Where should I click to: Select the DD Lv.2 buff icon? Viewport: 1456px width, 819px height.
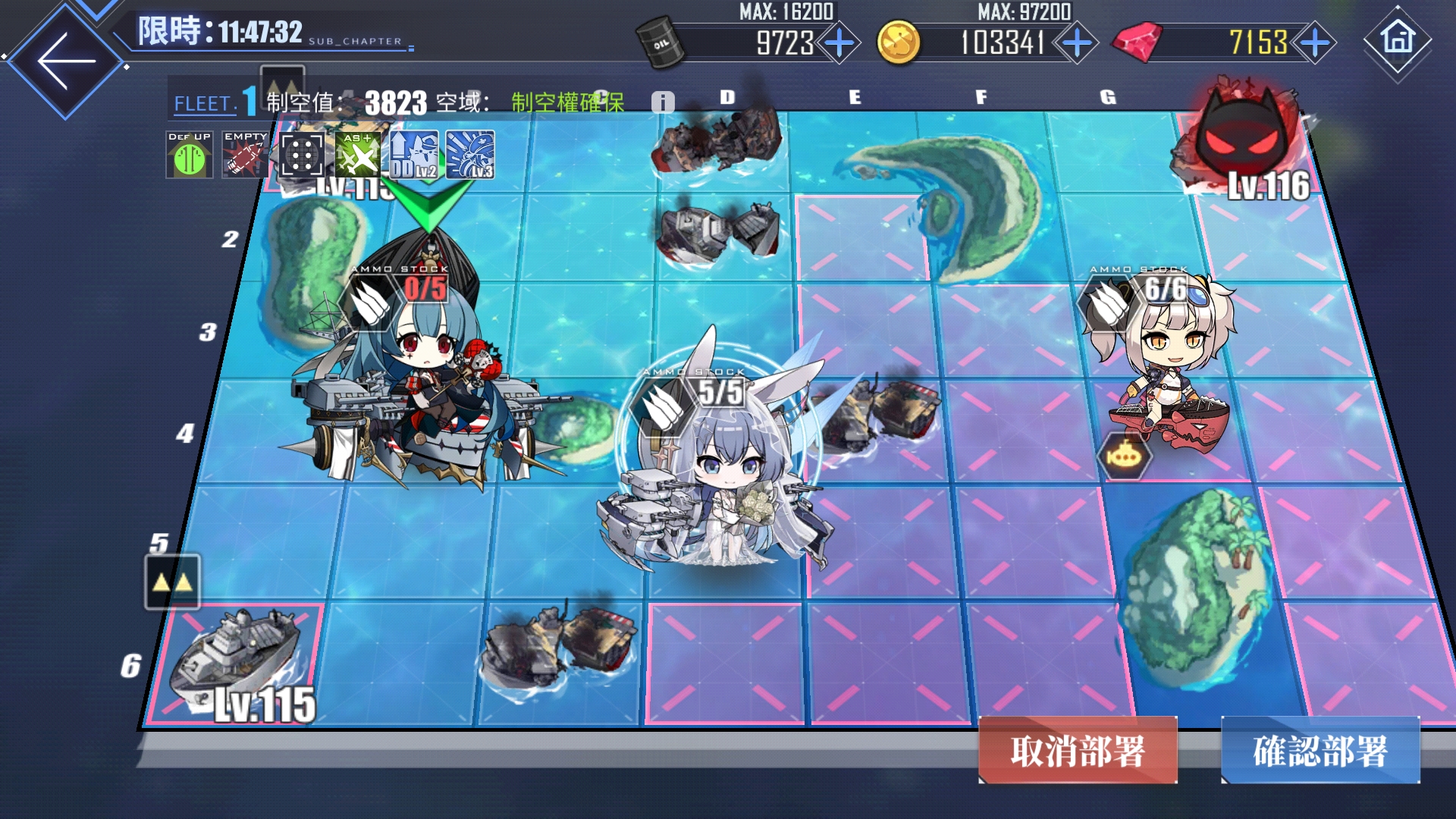coord(414,155)
